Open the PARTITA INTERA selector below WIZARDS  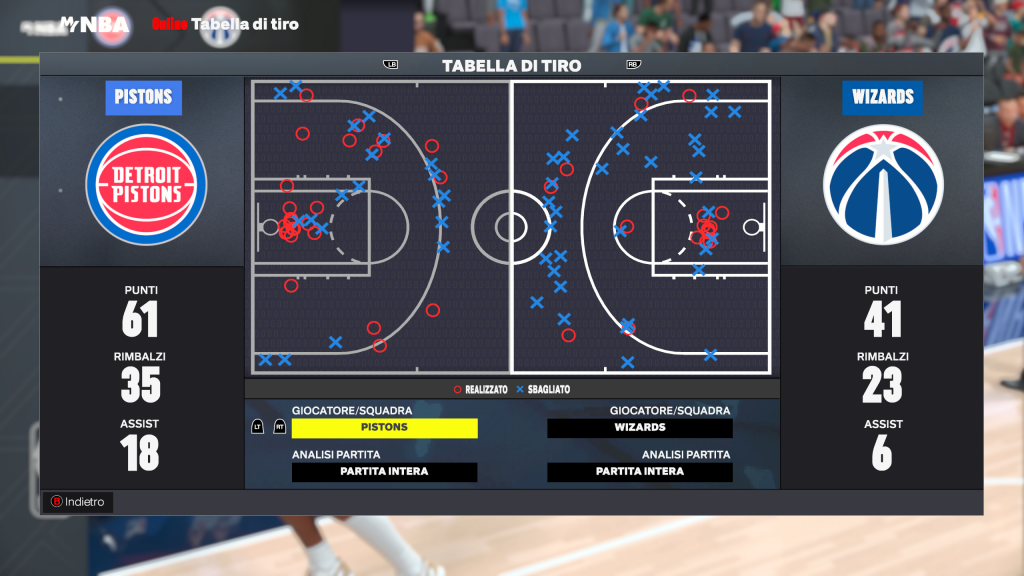pos(640,472)
